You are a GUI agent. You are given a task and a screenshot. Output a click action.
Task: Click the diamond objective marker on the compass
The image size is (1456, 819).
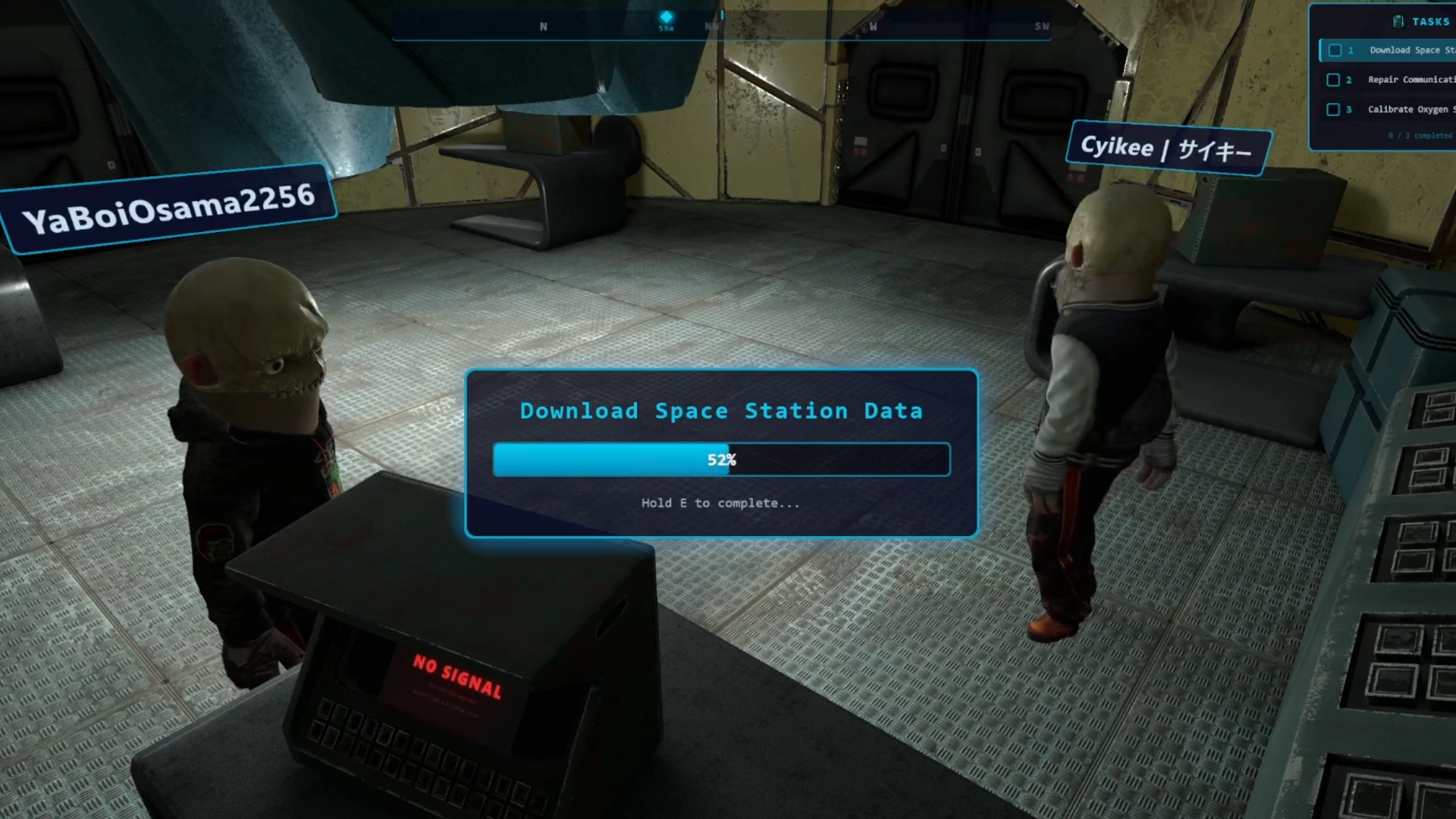point(666,17)
